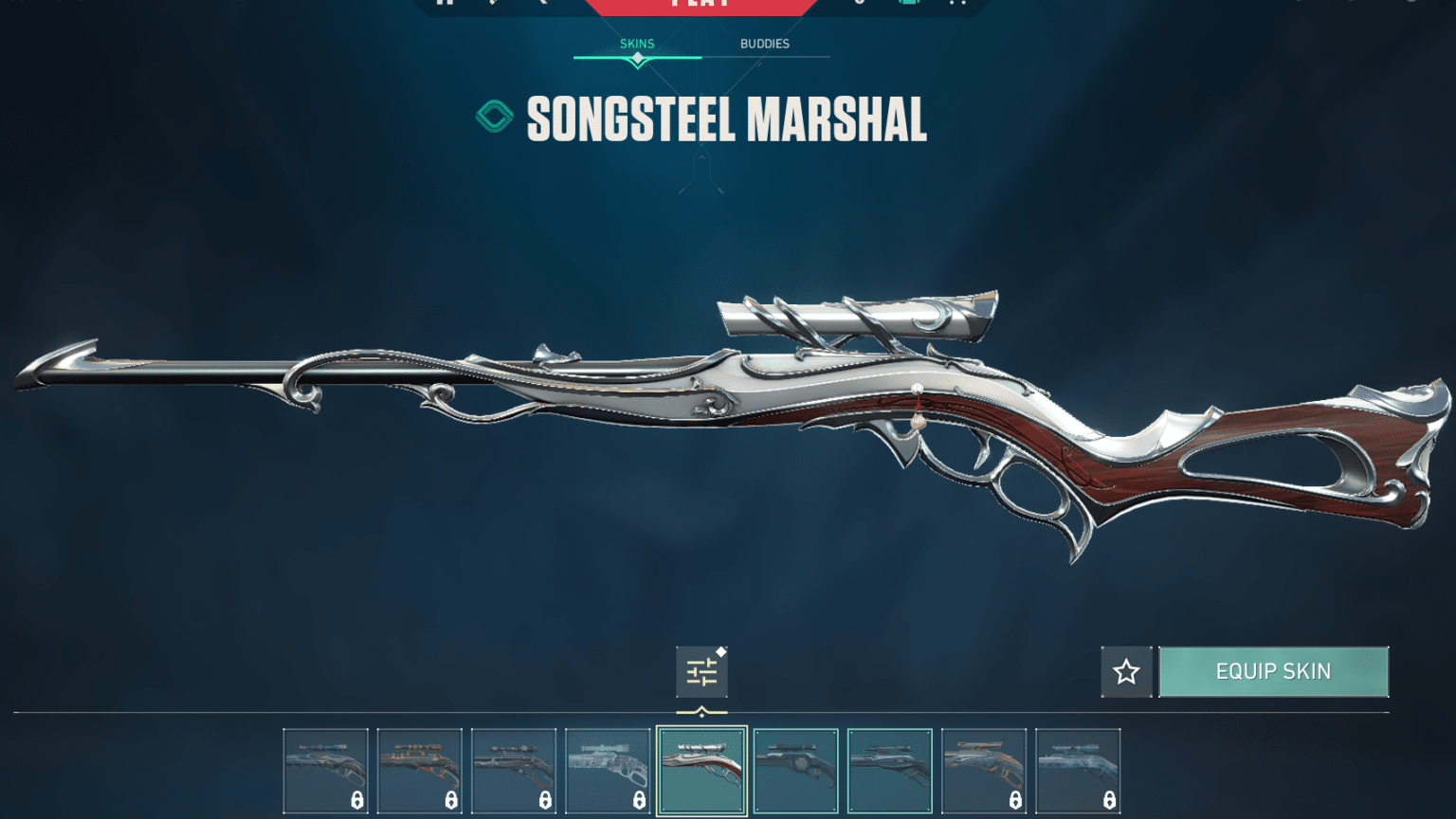Open the Collection icon in the top navigation
Viewport: 1456px width, 819px height.
click(x=910, y=4)
